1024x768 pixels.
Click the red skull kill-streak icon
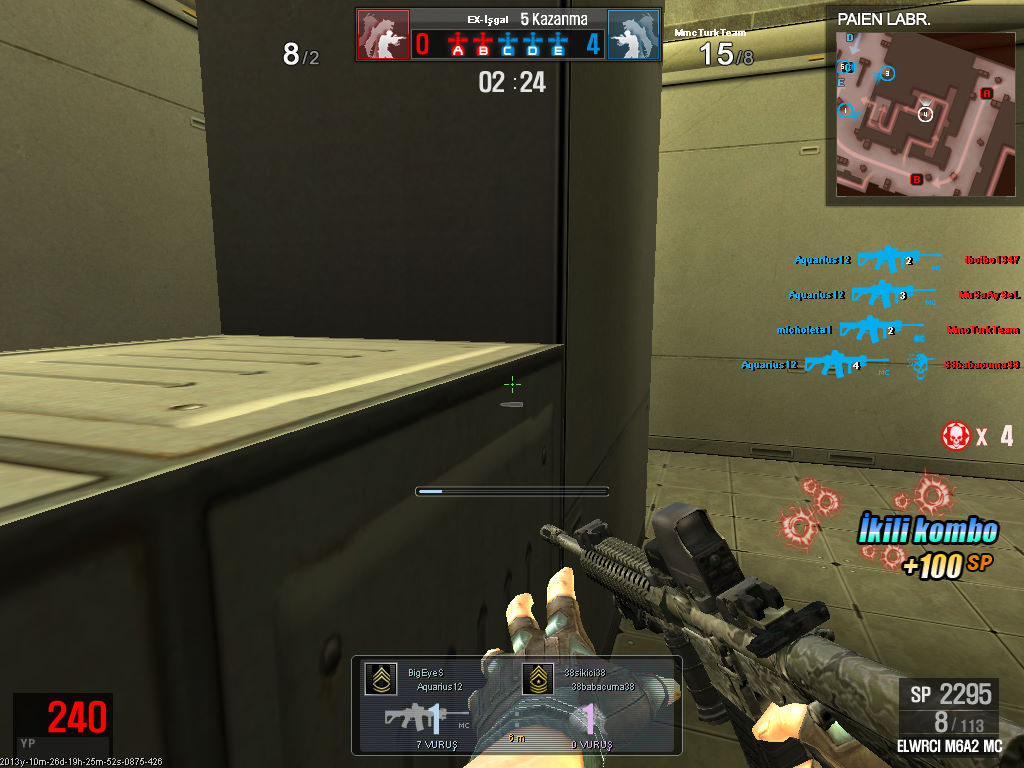point(956,435)
